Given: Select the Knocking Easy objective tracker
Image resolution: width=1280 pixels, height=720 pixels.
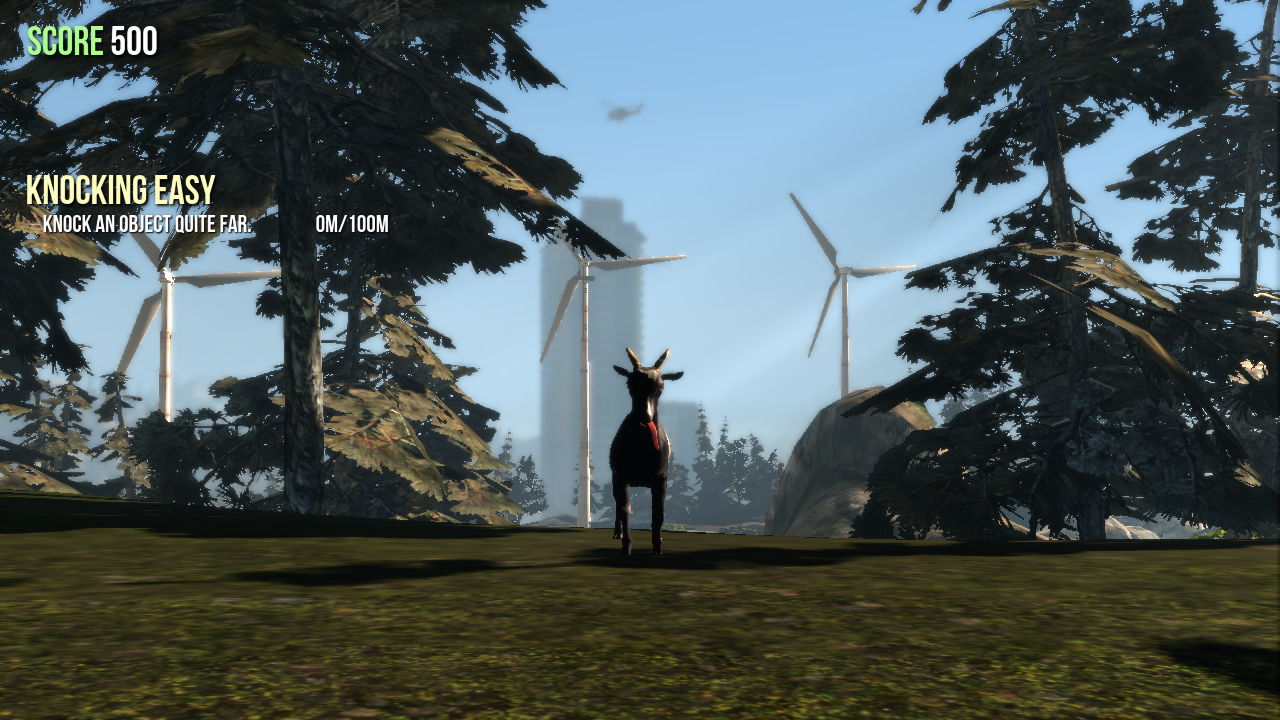Looking at the screenshot, I should coord(121,190).
